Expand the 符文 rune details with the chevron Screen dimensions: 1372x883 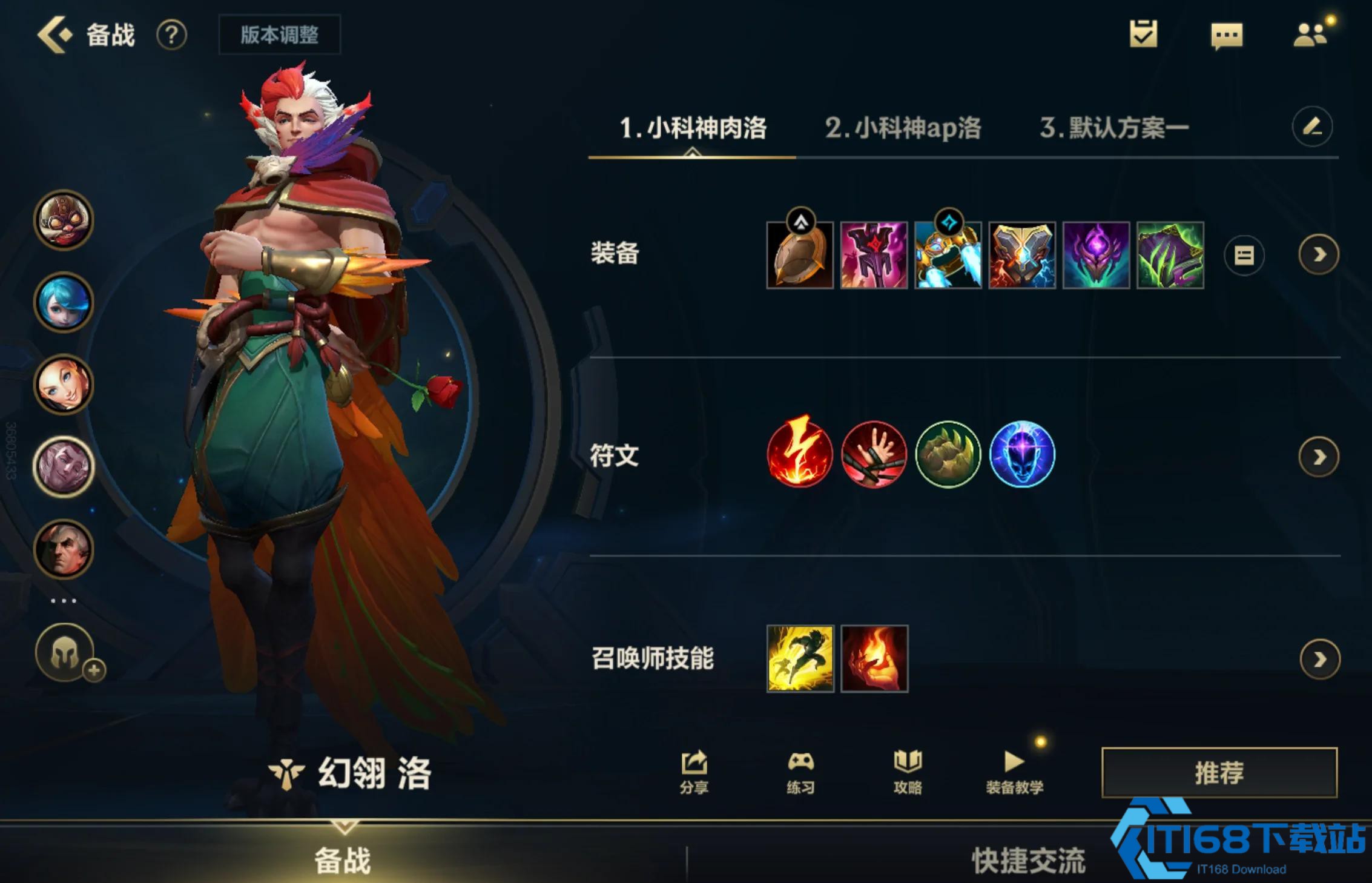point(1319,455)
